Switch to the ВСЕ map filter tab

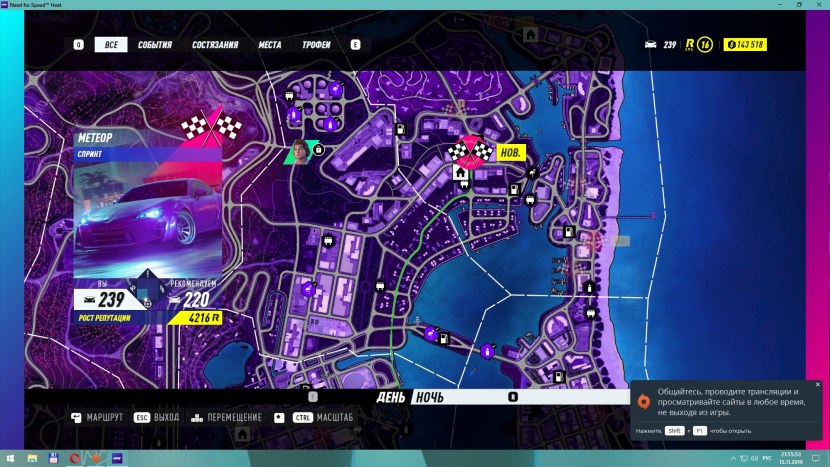(111, 45)
